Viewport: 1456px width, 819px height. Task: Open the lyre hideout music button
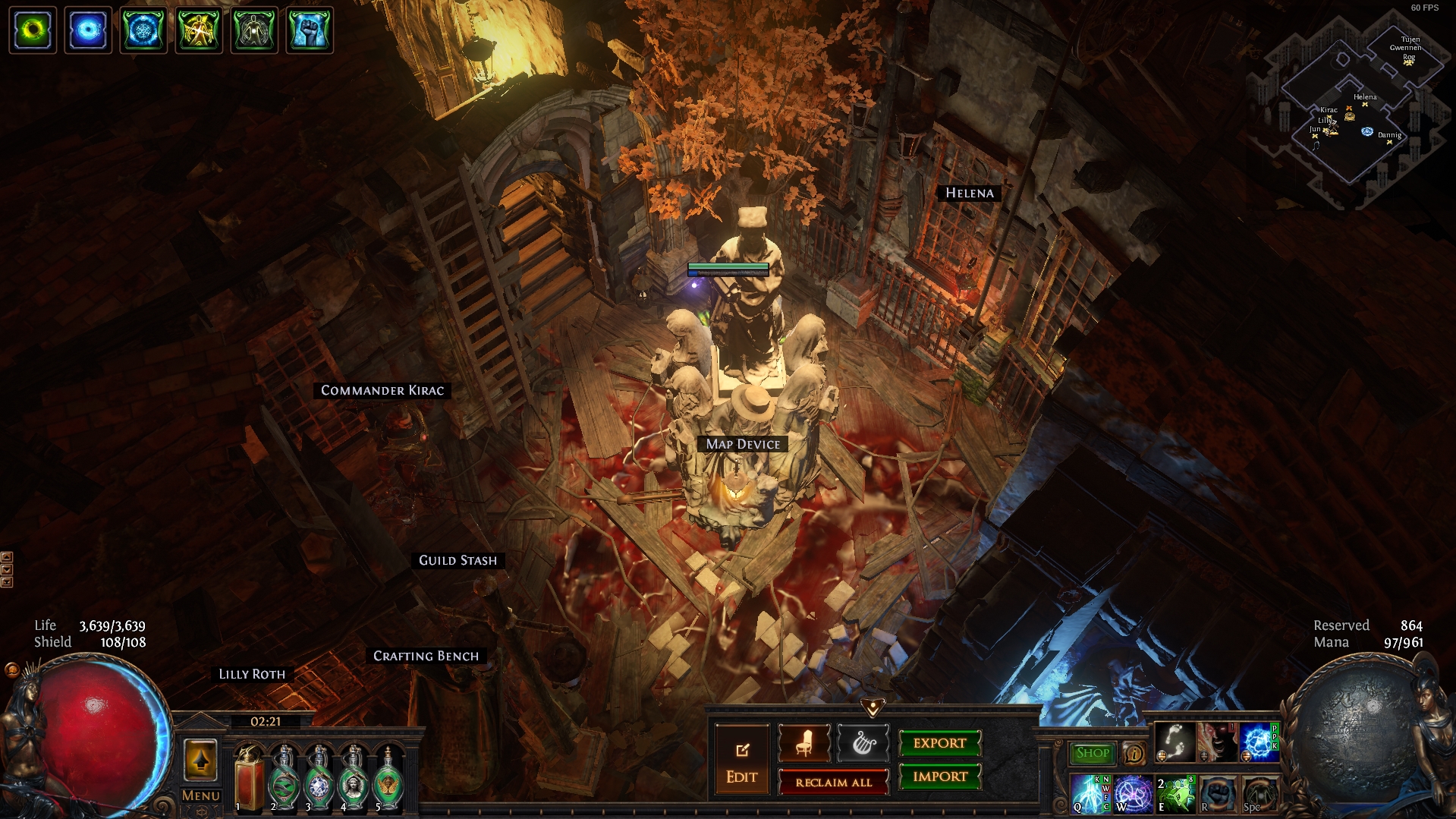click(x=863, y=744)
